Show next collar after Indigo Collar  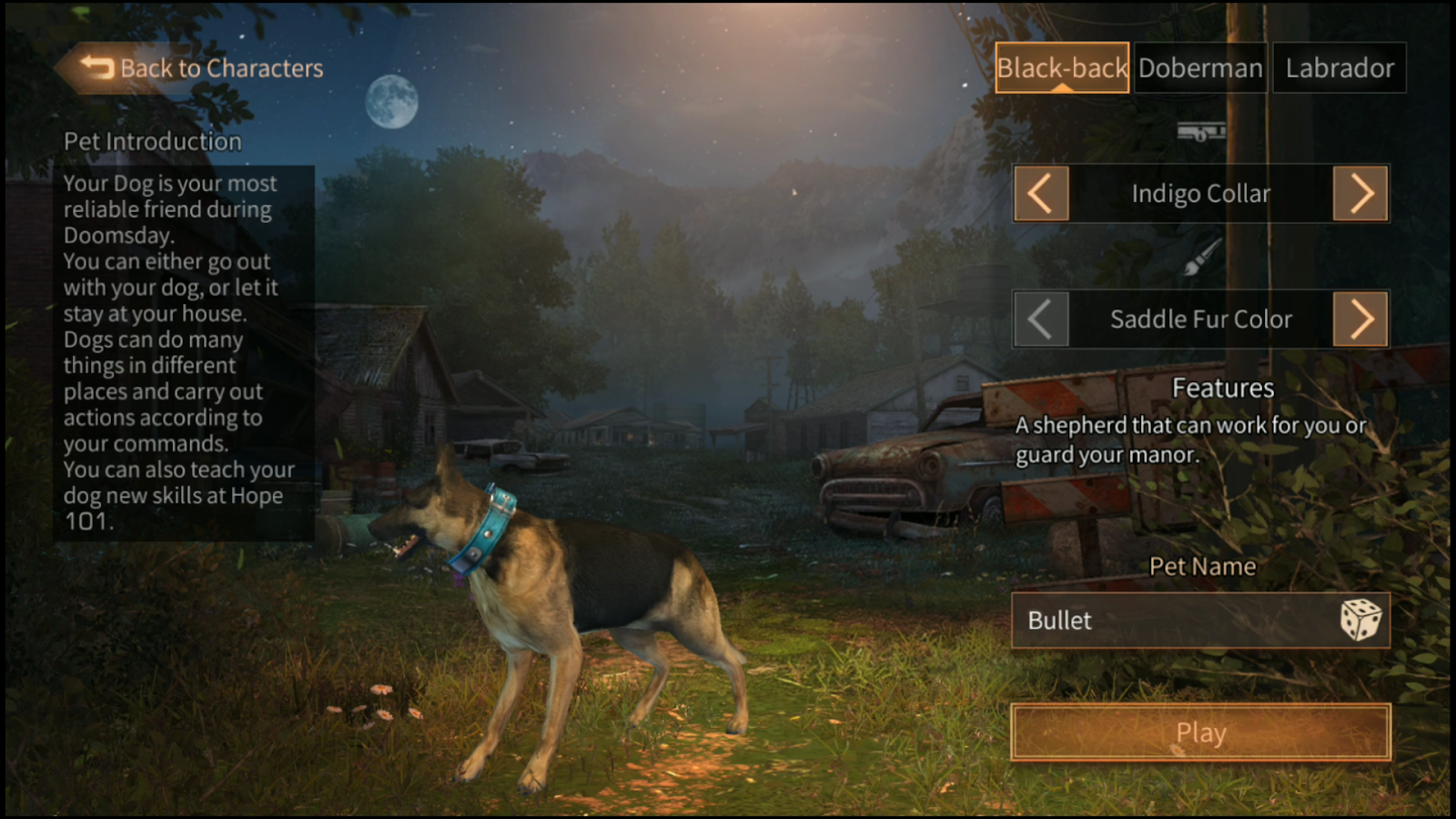pyautogui.click(x=1360, y=193)
